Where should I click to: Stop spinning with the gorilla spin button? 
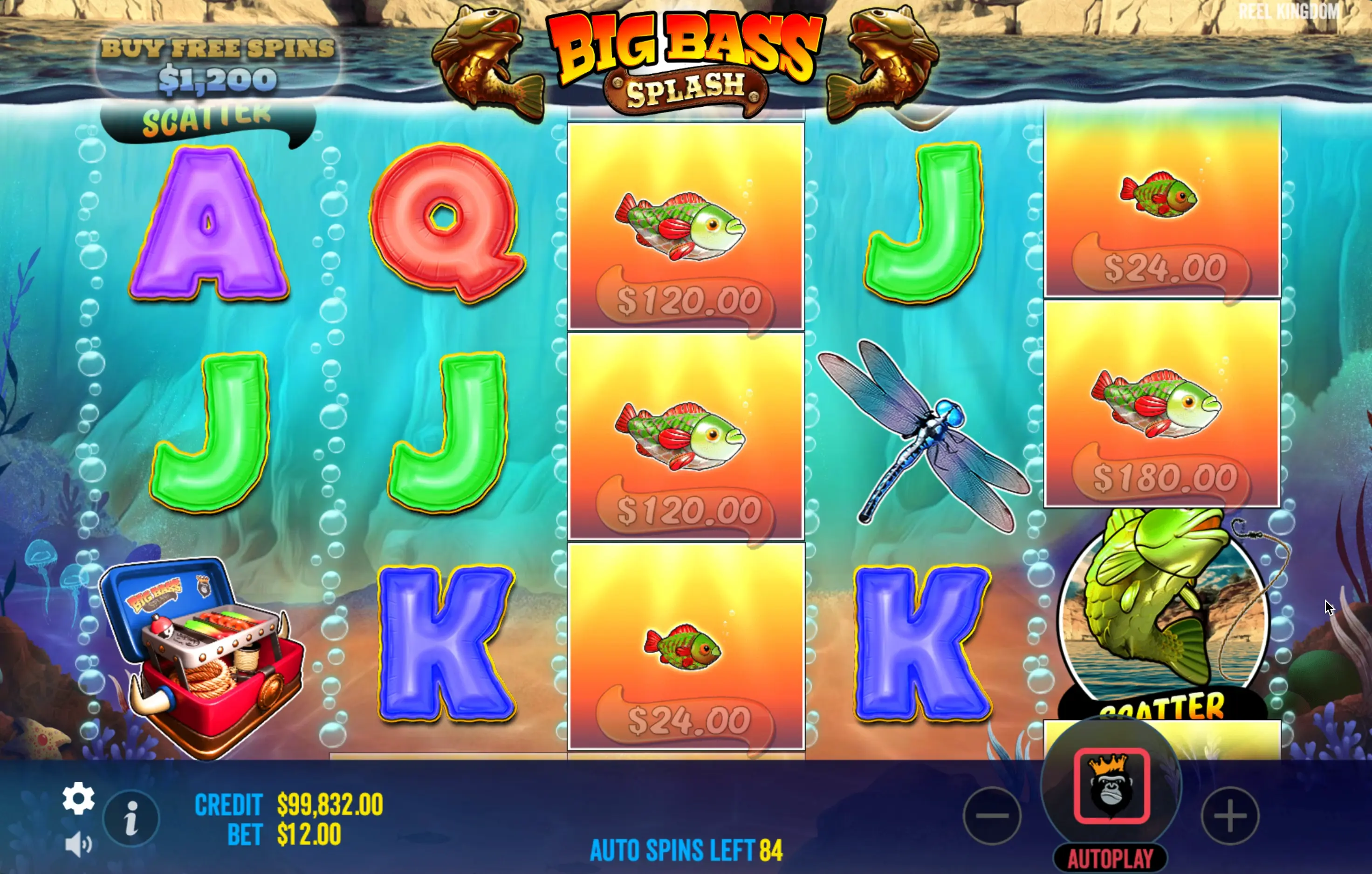[x=1111, y=785]
